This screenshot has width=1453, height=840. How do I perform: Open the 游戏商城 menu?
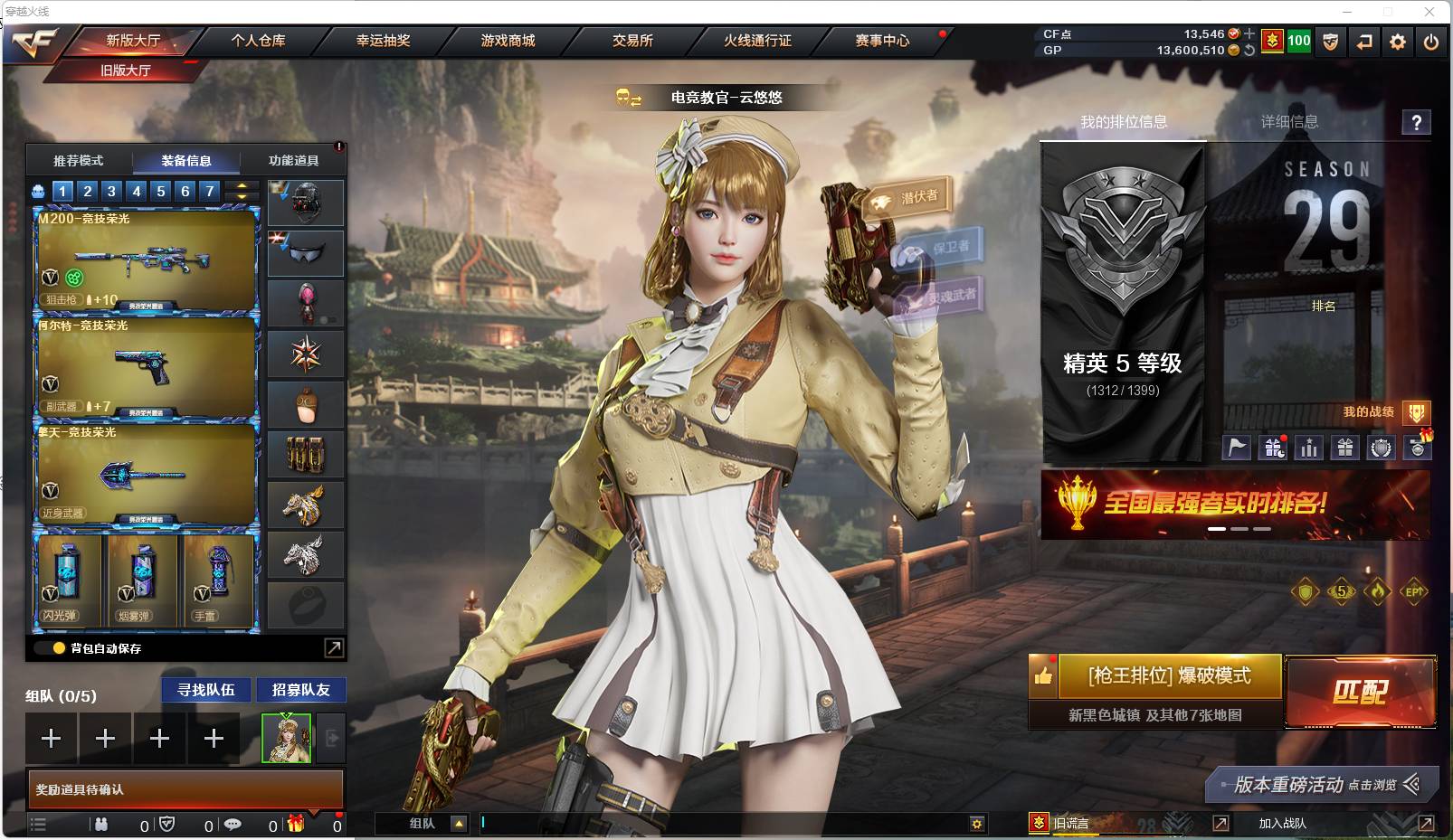[x=504, y=41]
